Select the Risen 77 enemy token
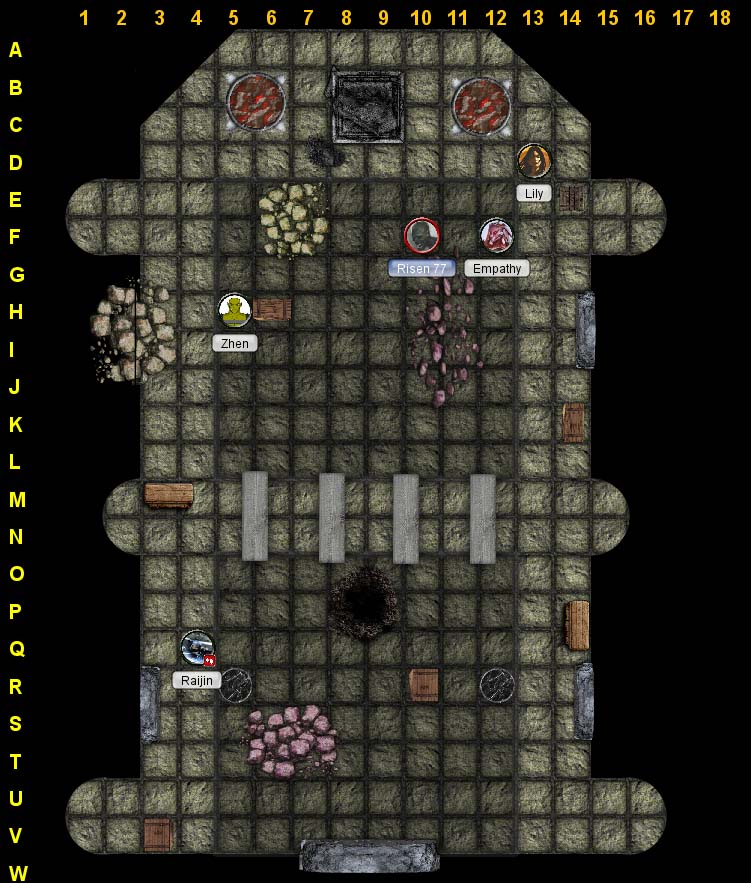 [421, 236]
